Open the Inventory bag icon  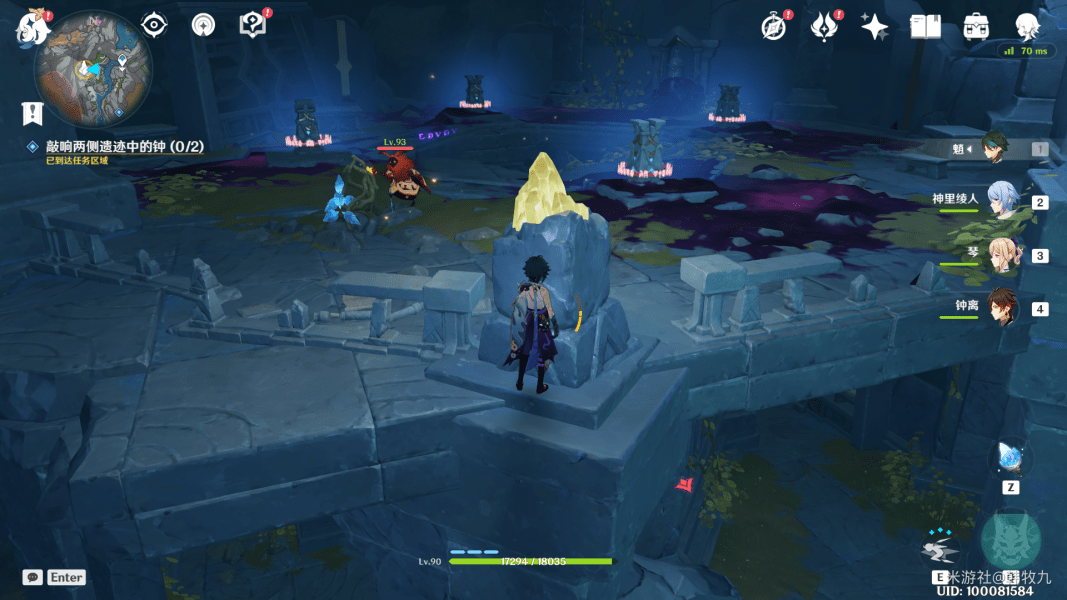pos(976,27)
